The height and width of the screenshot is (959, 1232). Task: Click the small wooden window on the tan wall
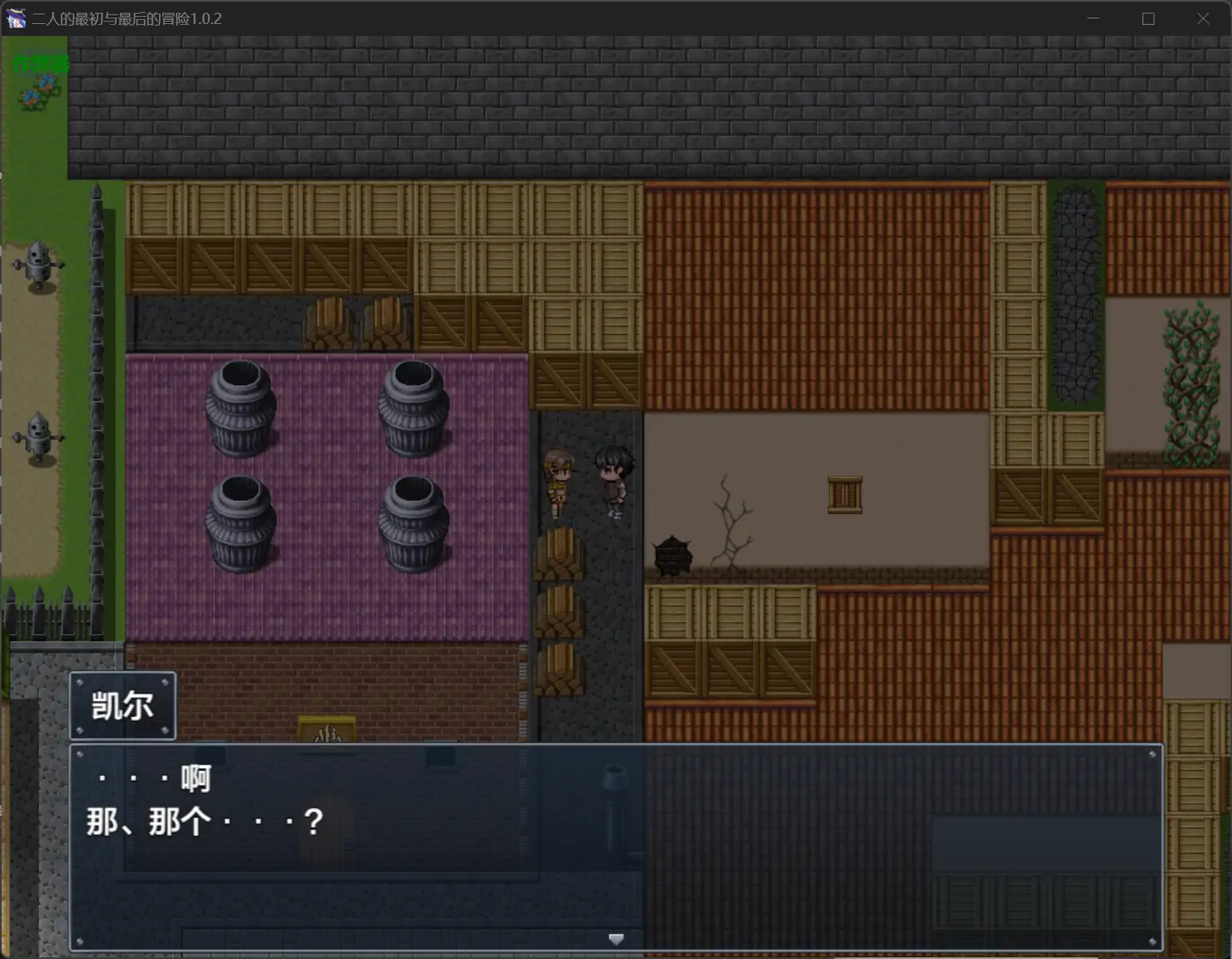click(845, 493)
